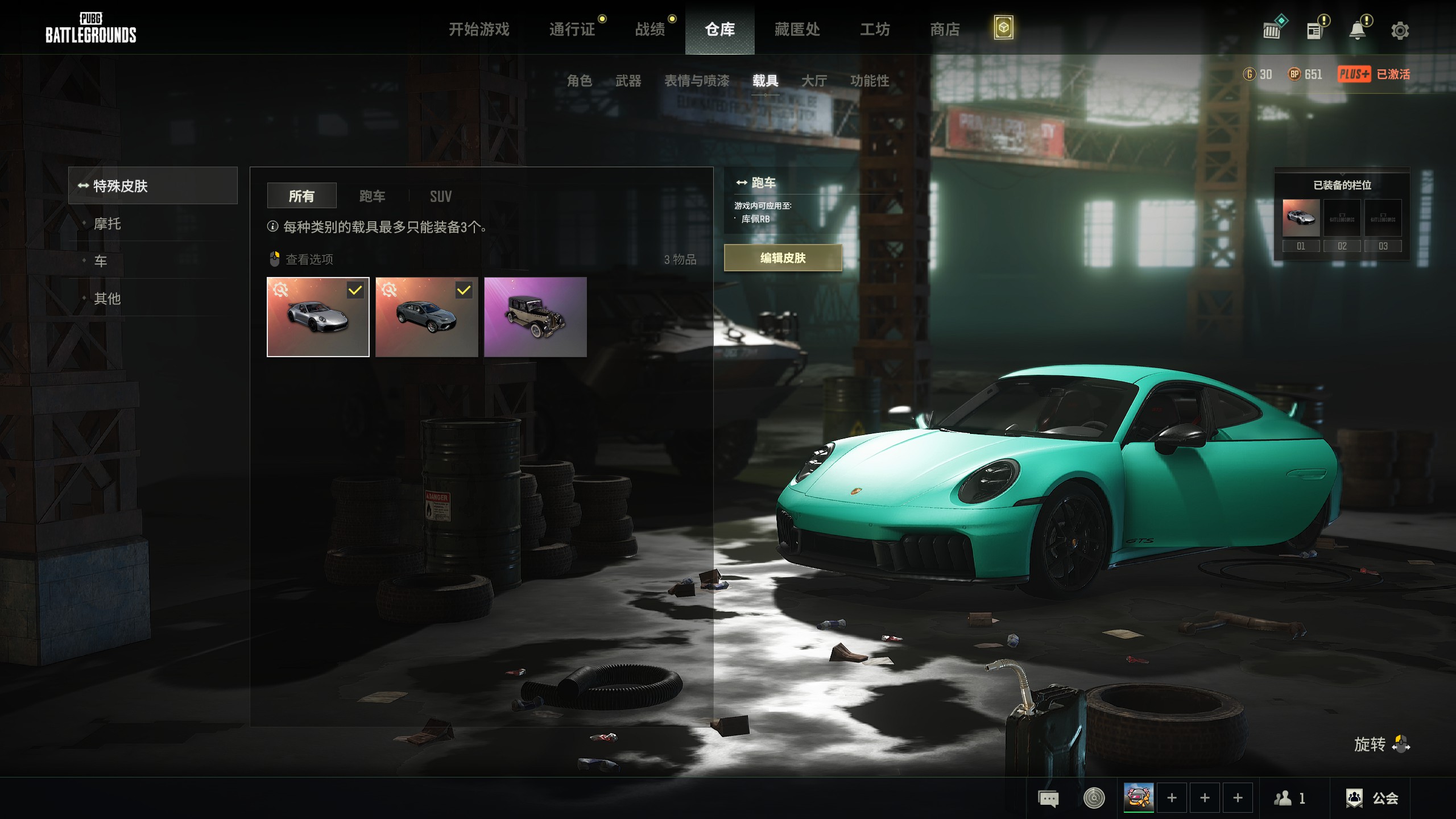Switch to the 通行证 tab
1456x819 pixels.
(x=572, y=29)
